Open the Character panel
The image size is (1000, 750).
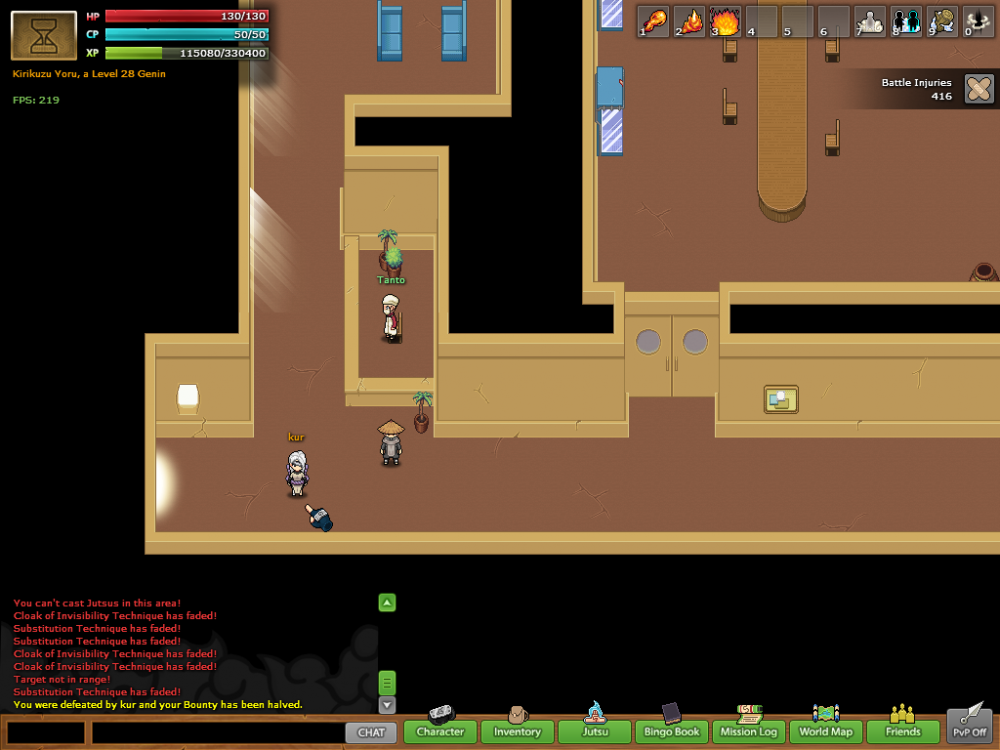(440, 731)
